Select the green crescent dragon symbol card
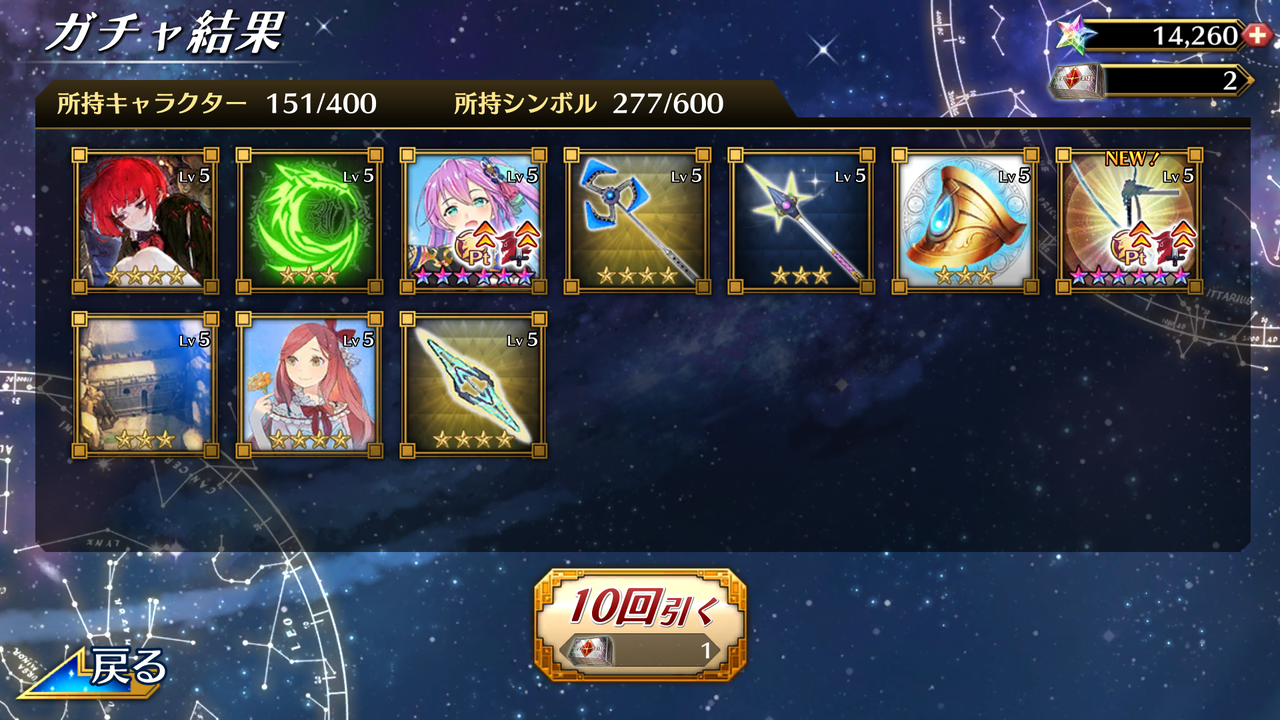 [306, 219]
